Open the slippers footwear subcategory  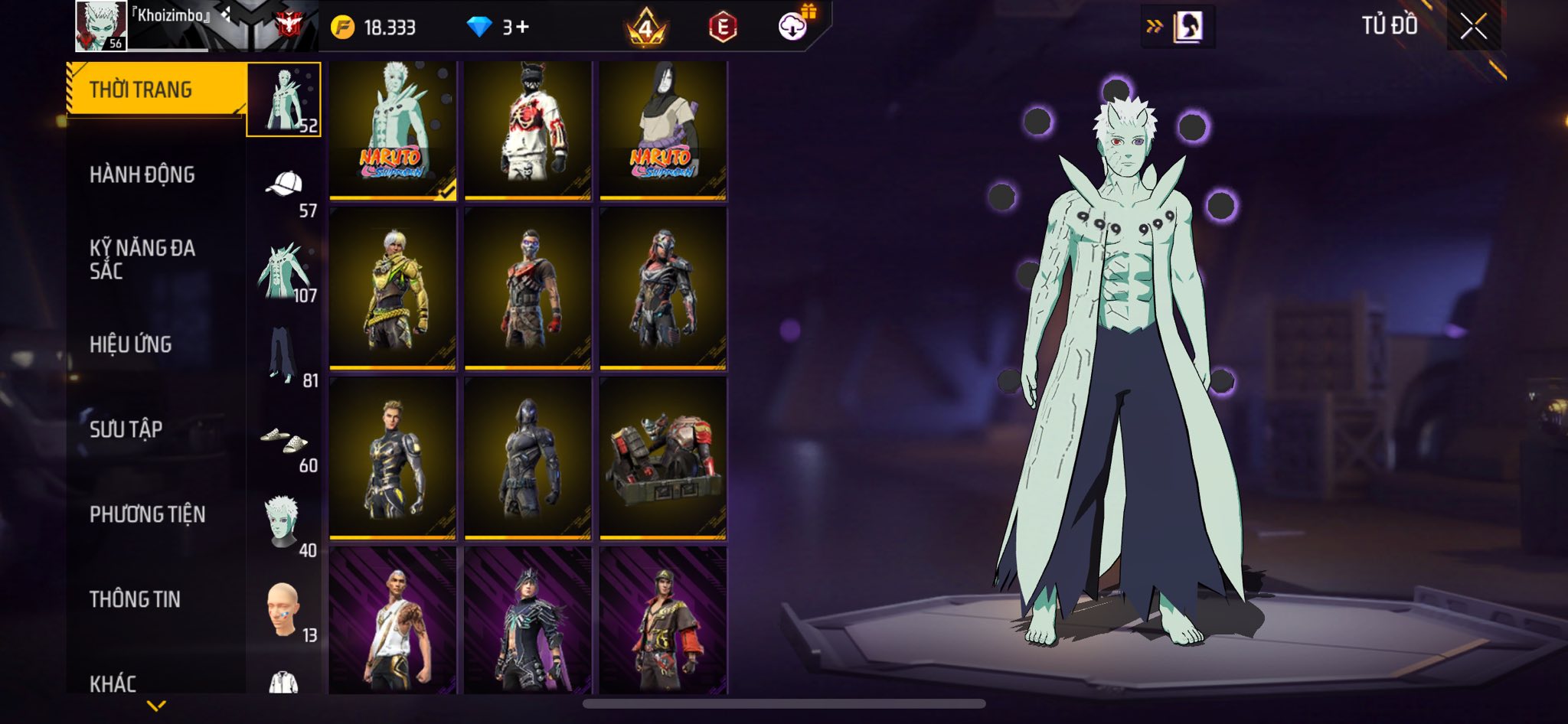(284, 440)
